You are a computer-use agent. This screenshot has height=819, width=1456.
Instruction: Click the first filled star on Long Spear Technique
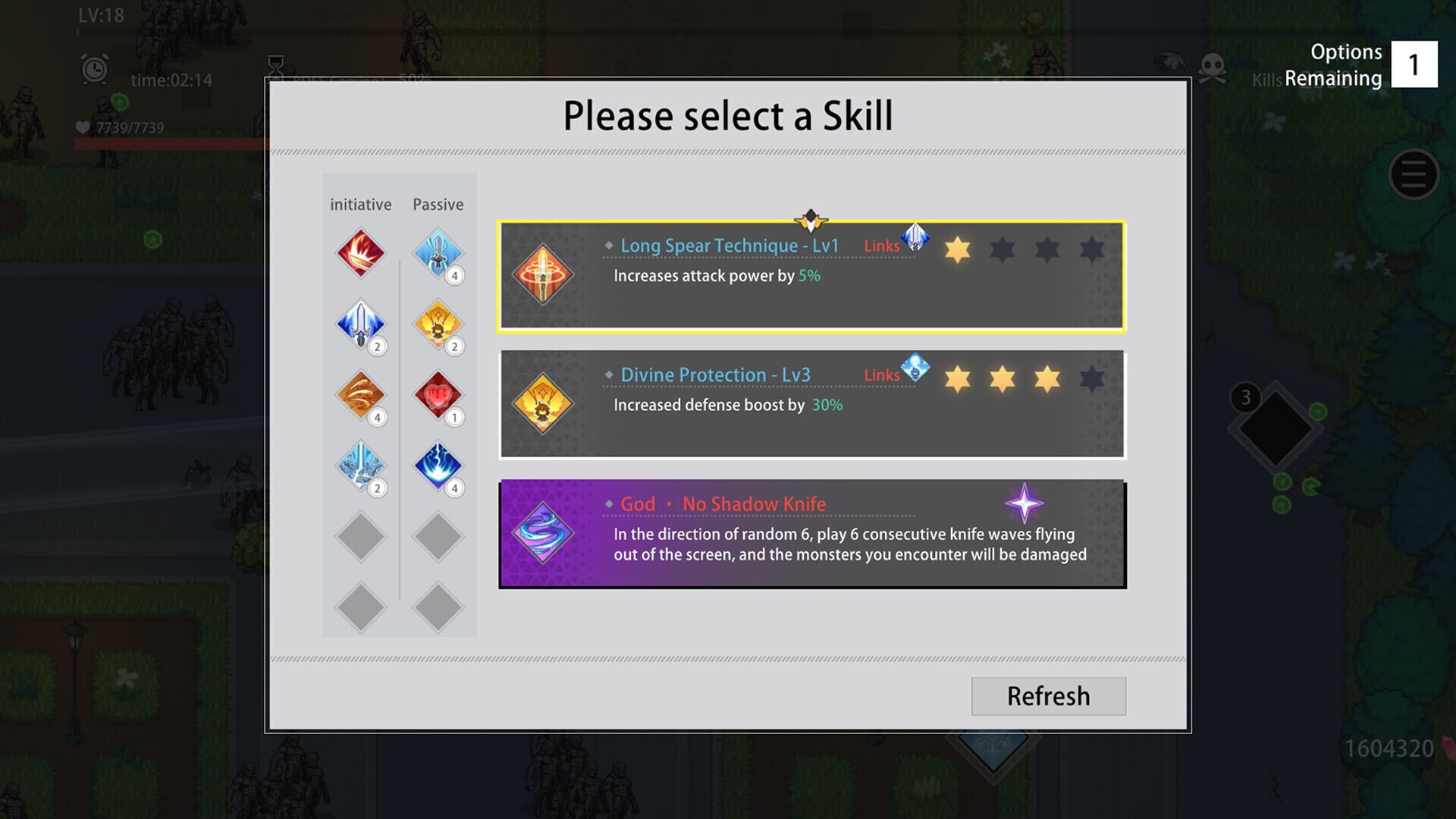tap(958, 249)
